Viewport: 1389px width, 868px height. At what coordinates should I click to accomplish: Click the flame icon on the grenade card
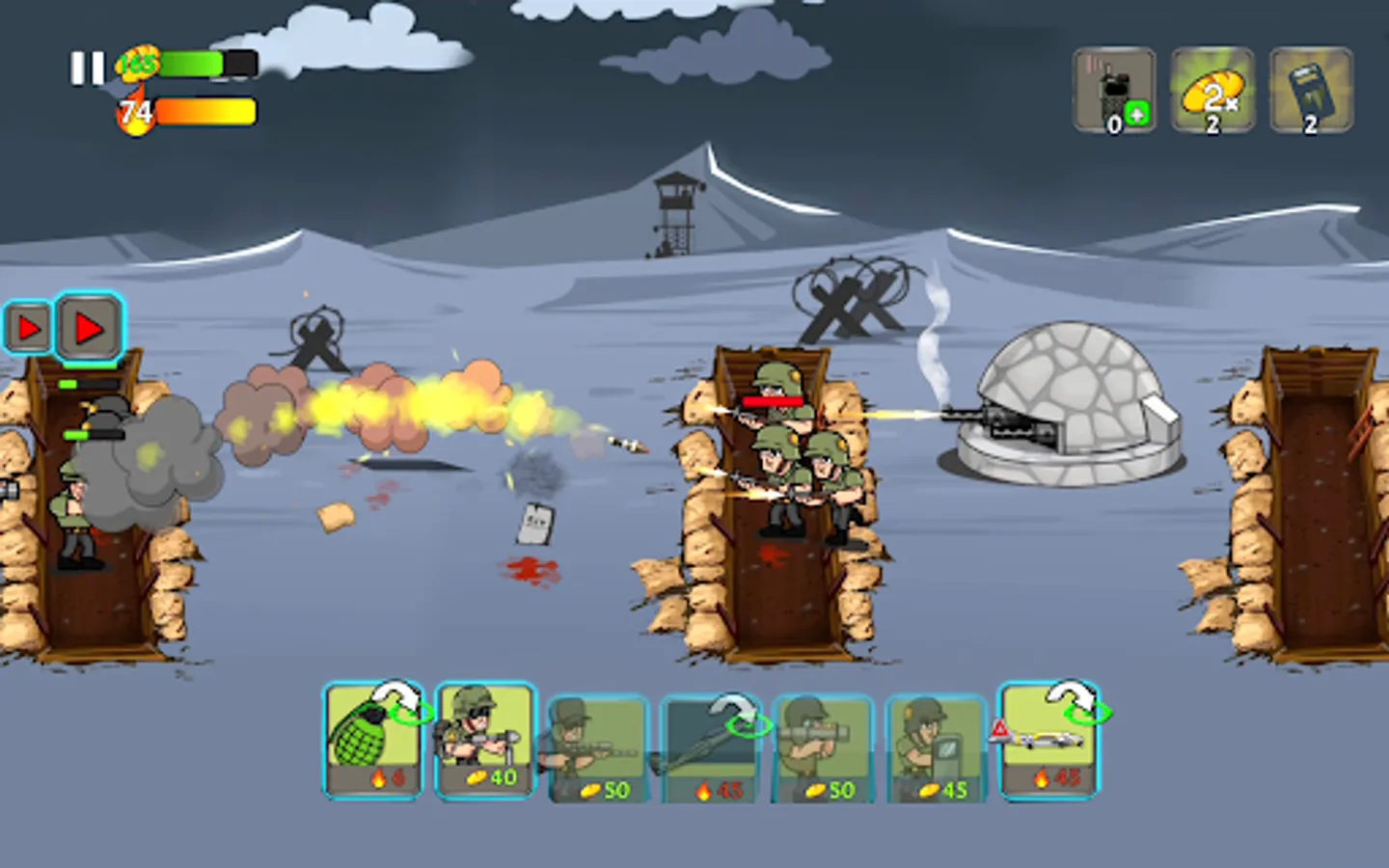click(x=378, y=779)
